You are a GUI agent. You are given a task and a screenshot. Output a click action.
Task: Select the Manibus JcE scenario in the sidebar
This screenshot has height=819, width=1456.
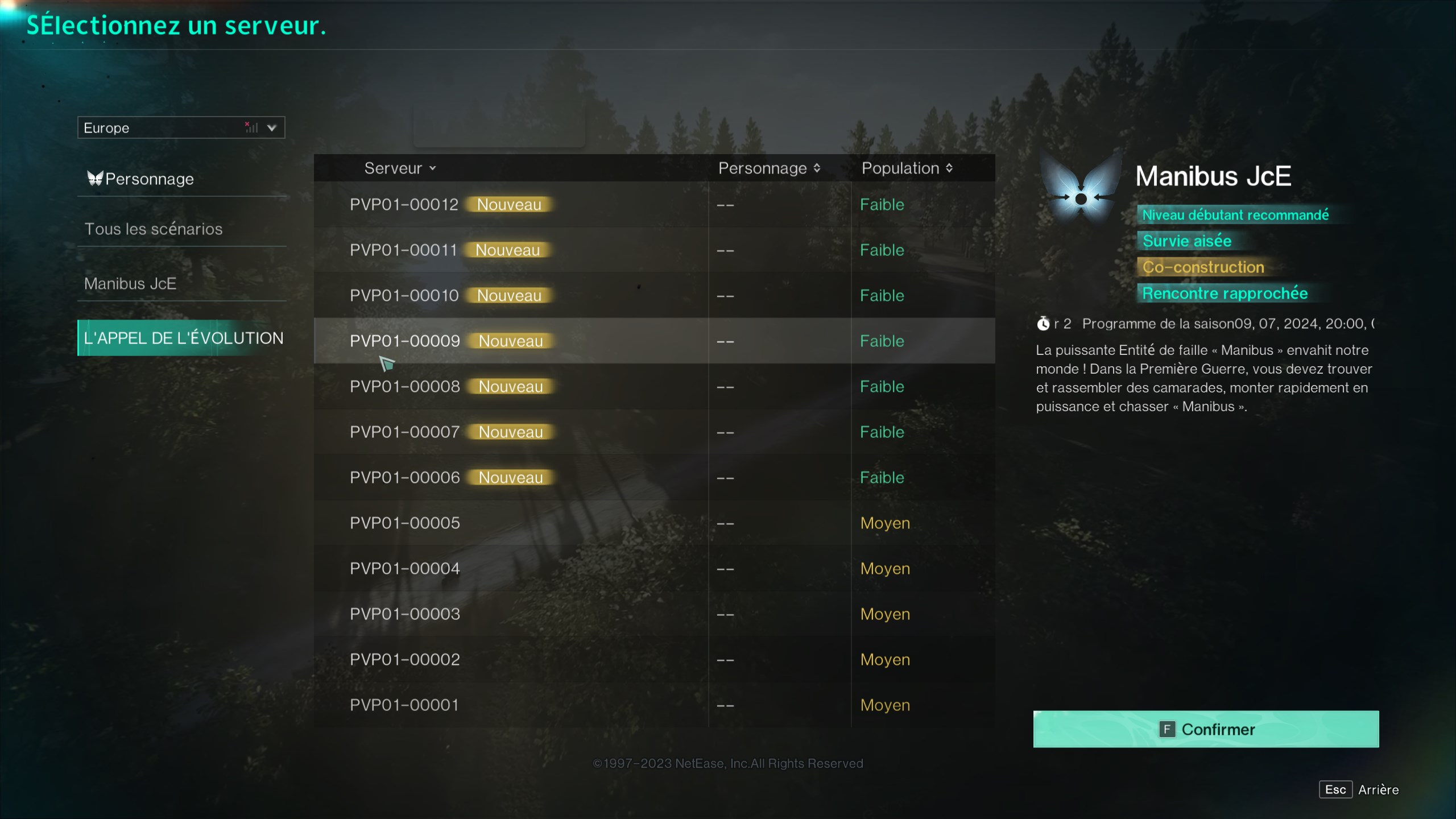(x=130, y=283)
